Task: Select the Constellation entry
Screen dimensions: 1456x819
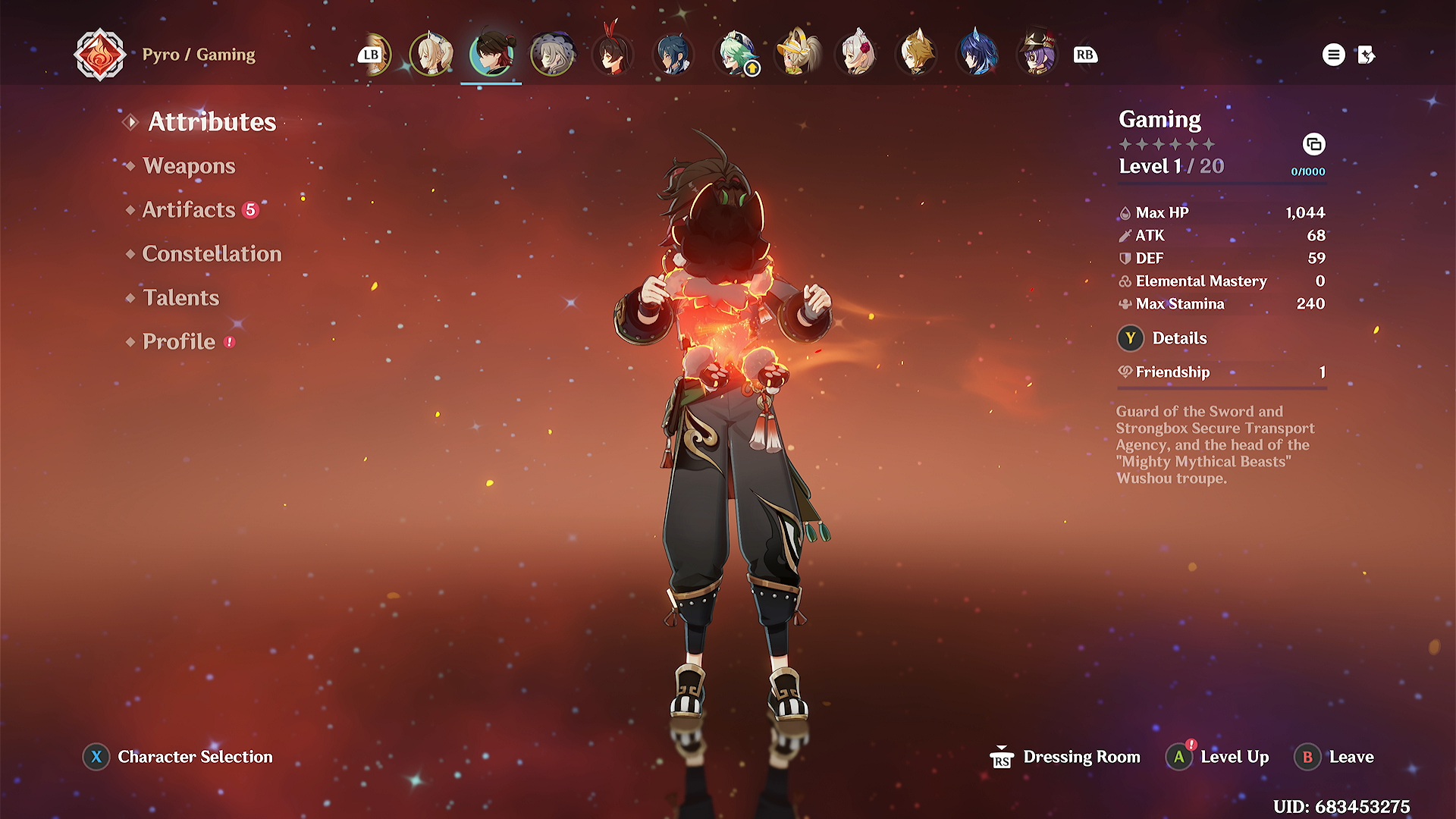Action: (x=212, y=254)
